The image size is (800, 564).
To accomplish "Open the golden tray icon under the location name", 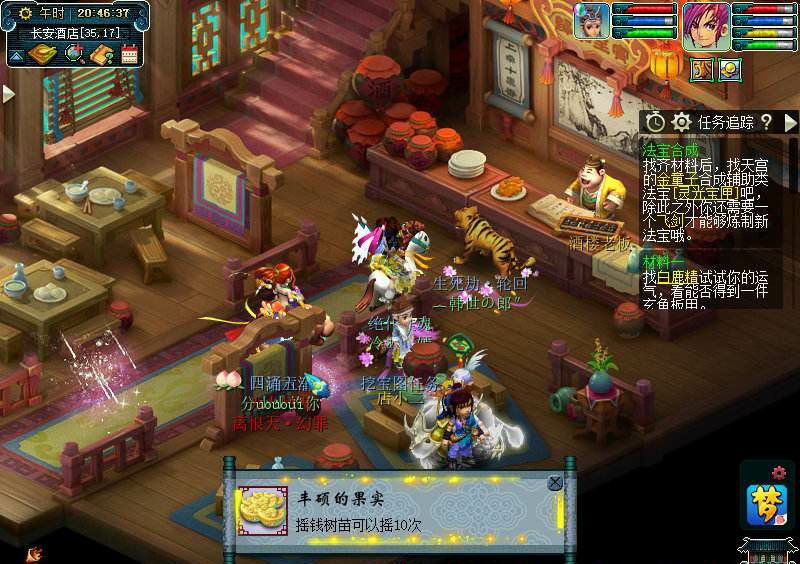I will point(40,54).
